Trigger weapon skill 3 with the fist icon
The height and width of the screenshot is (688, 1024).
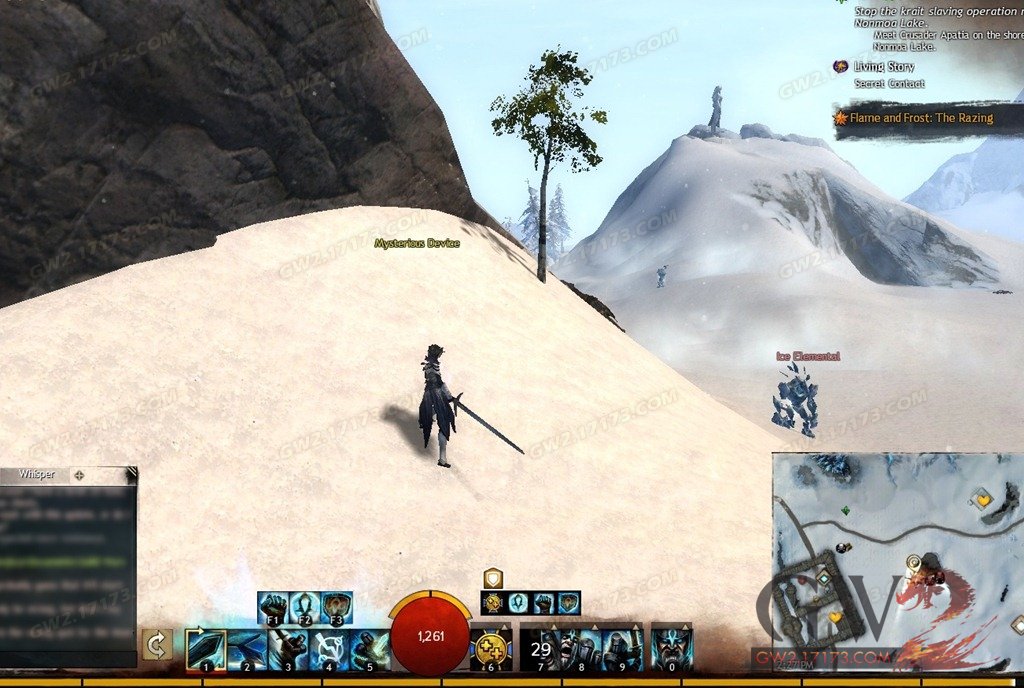(x=287, y=649)
